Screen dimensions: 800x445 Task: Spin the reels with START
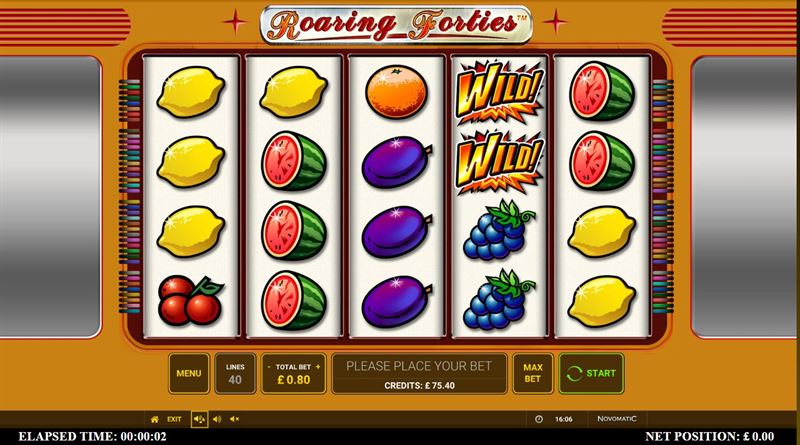[590, 373]
